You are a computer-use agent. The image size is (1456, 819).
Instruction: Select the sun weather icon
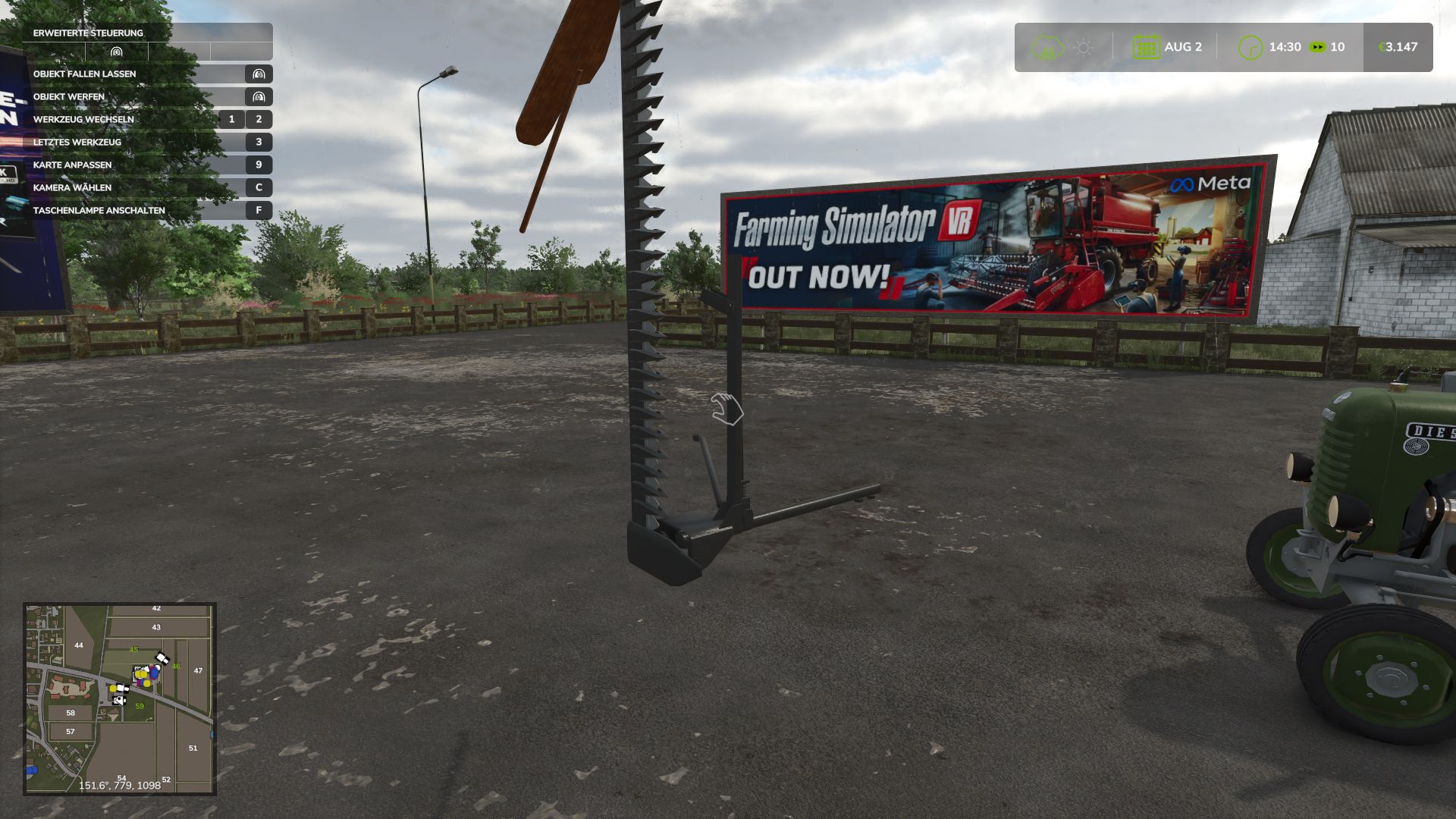[x=1083, y=48]
